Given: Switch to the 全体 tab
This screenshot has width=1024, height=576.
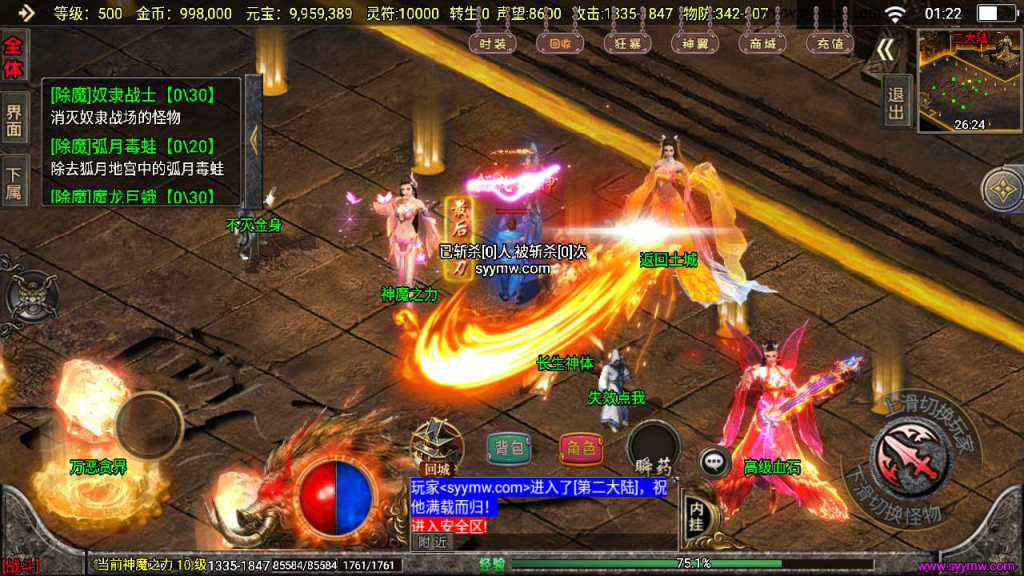Looking at the screenshot, I should click(14, 56).
